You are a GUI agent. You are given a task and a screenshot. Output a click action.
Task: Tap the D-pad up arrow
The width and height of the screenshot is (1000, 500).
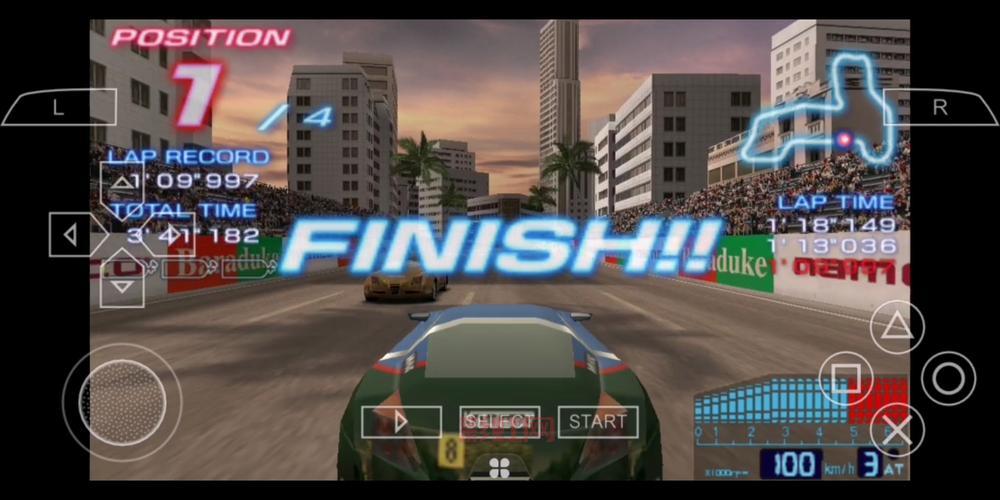122,183
